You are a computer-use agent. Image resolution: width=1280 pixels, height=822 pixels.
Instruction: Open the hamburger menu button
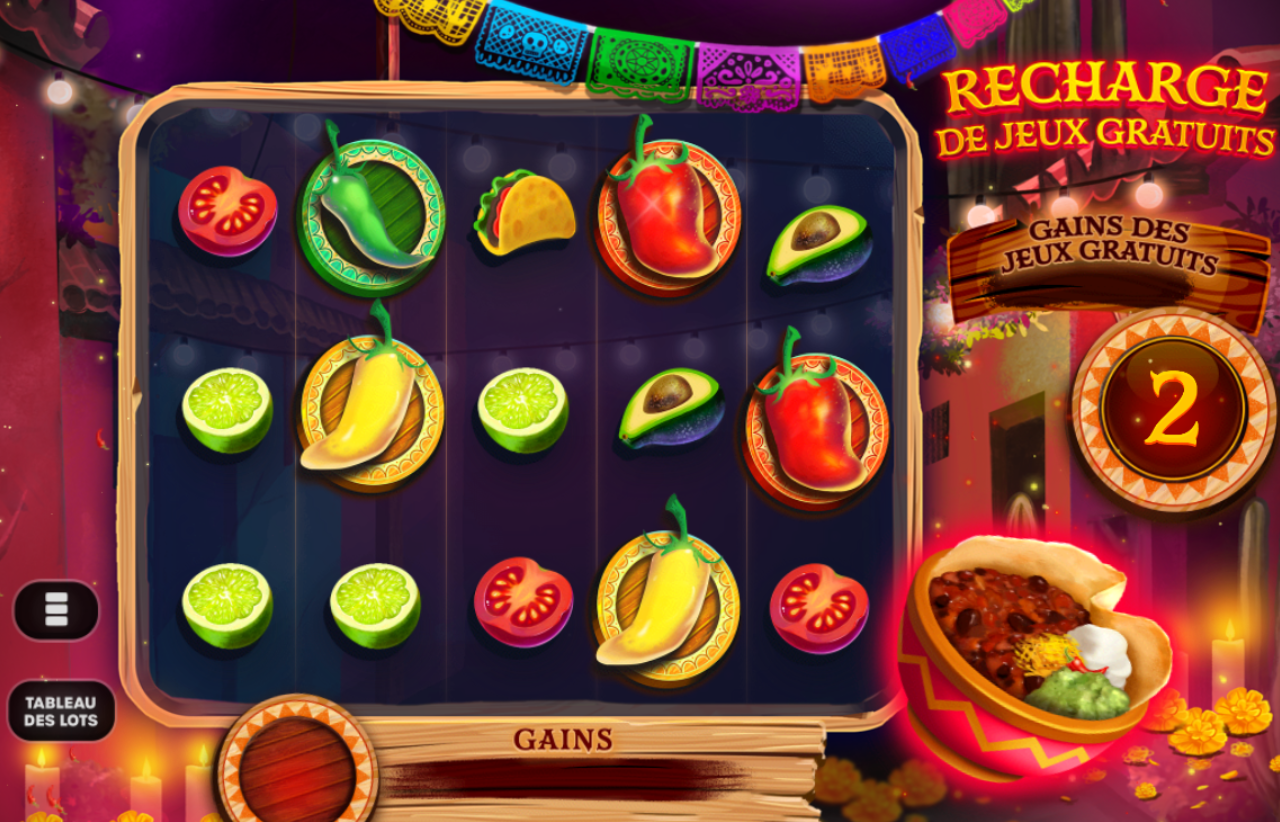[56, 609]
